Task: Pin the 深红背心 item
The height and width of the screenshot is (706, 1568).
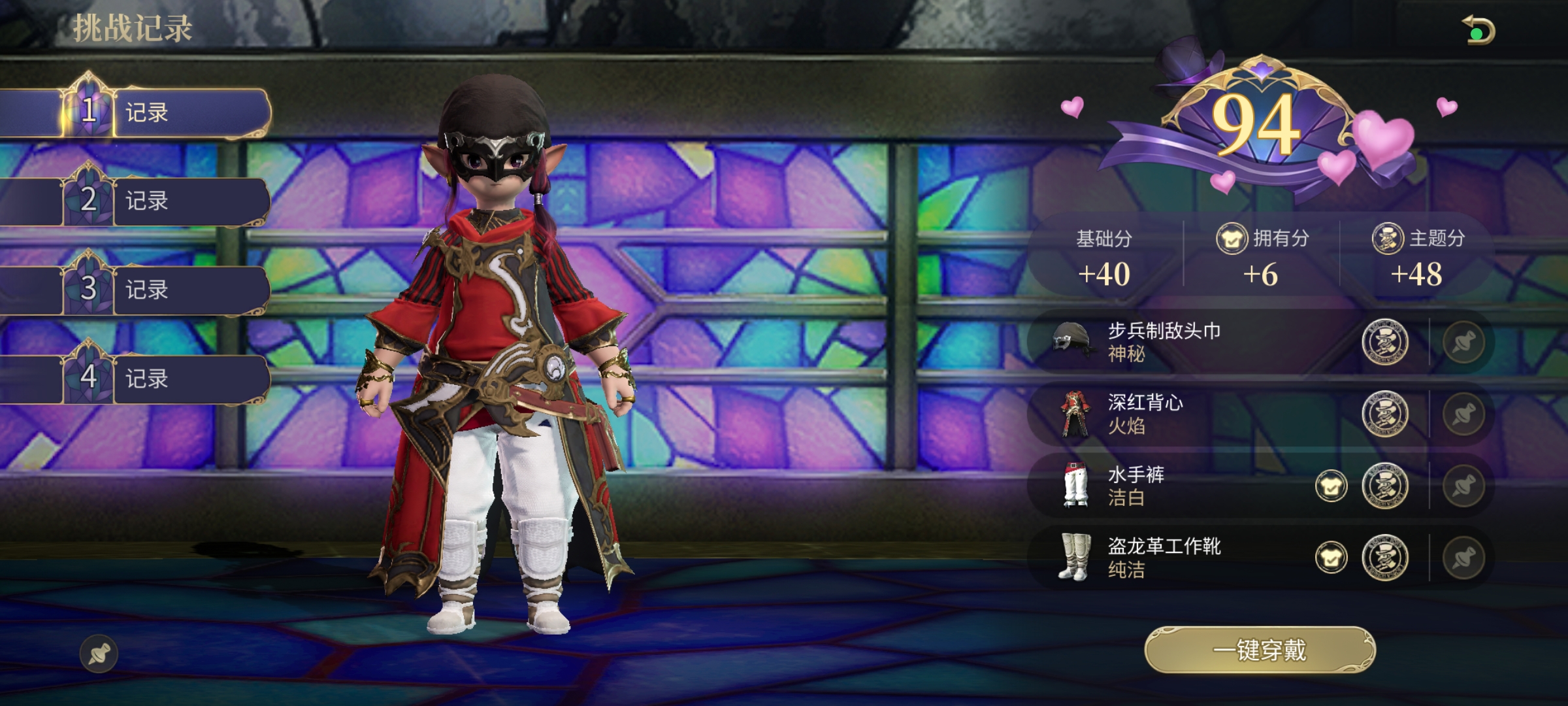Action: [x=1463, y=414]
